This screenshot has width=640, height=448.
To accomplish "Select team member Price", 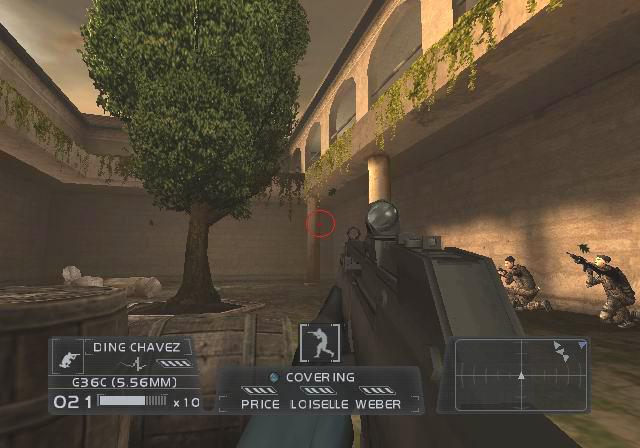I will click(x=261, y=404).
